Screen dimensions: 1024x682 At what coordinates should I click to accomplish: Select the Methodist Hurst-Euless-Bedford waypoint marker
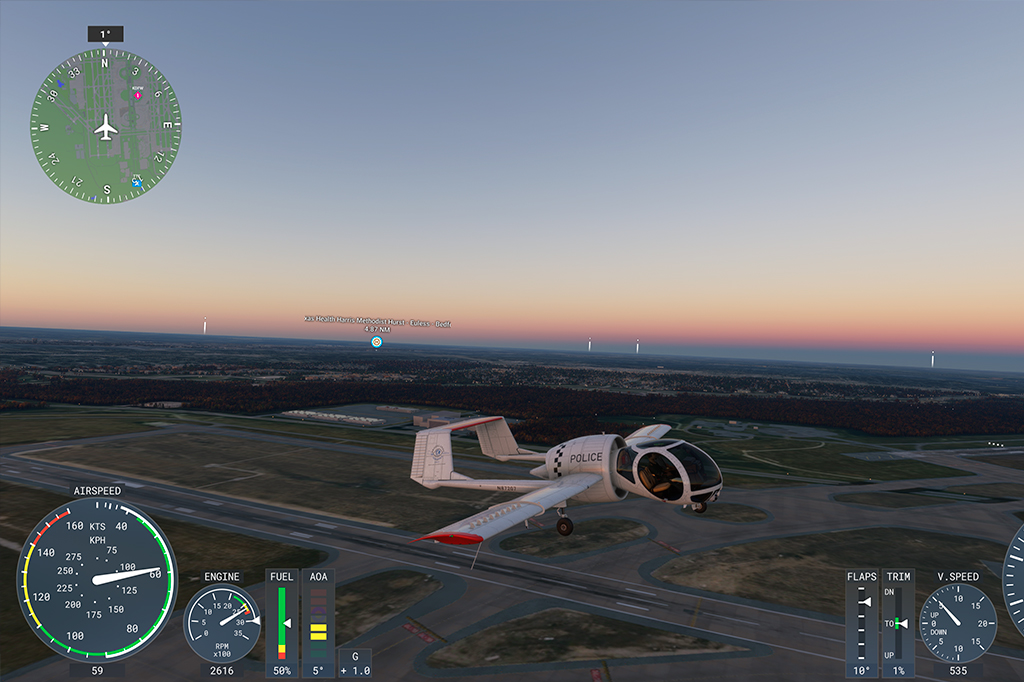[x=377, y=342]
